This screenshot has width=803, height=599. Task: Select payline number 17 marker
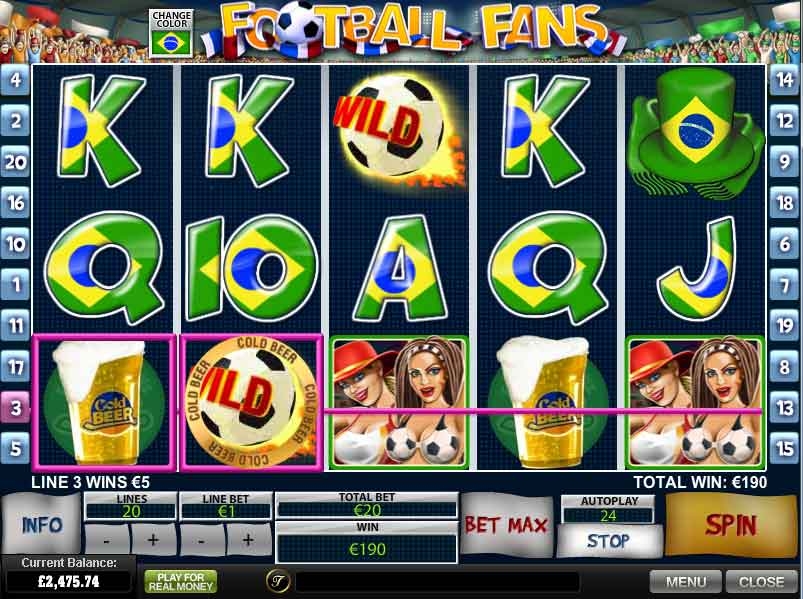click(15, 366)
